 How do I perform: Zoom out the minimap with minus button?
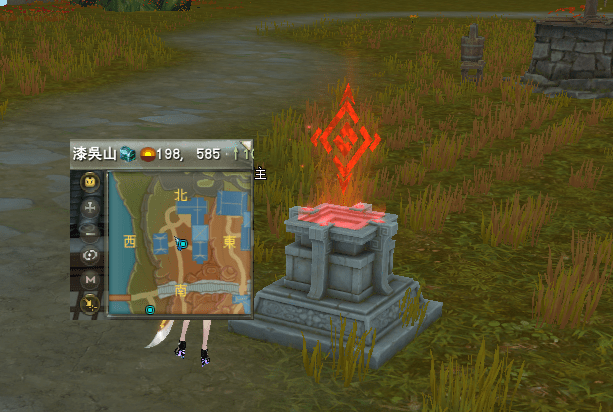tap(90, 230)
